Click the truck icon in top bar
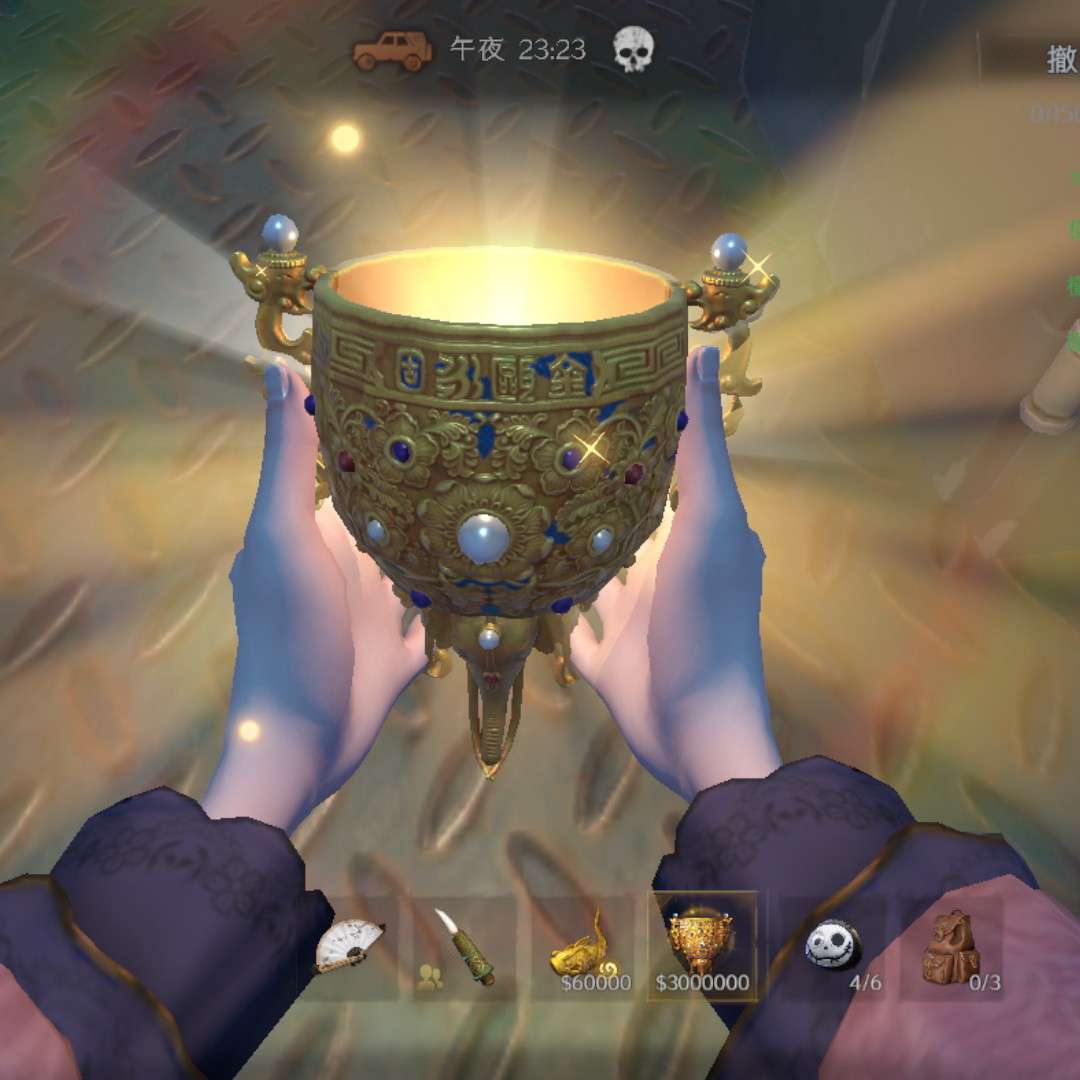The height and width of the screenshot is (1080, 1080). coord(392,50)
